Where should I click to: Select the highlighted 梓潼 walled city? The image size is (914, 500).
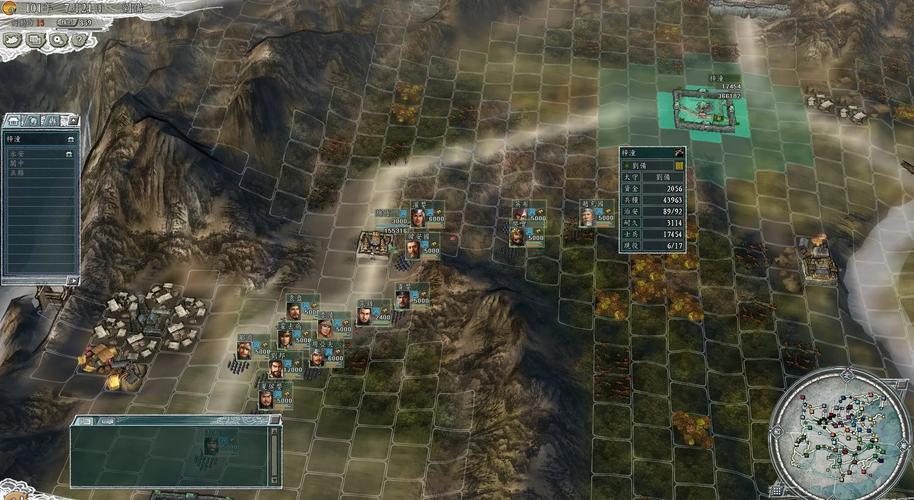pos(712,110)
